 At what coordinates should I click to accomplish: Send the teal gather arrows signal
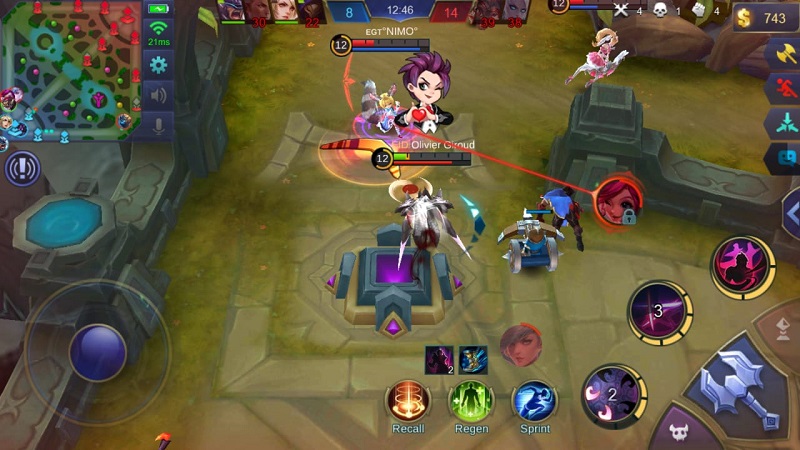click(x=784, y=124)
